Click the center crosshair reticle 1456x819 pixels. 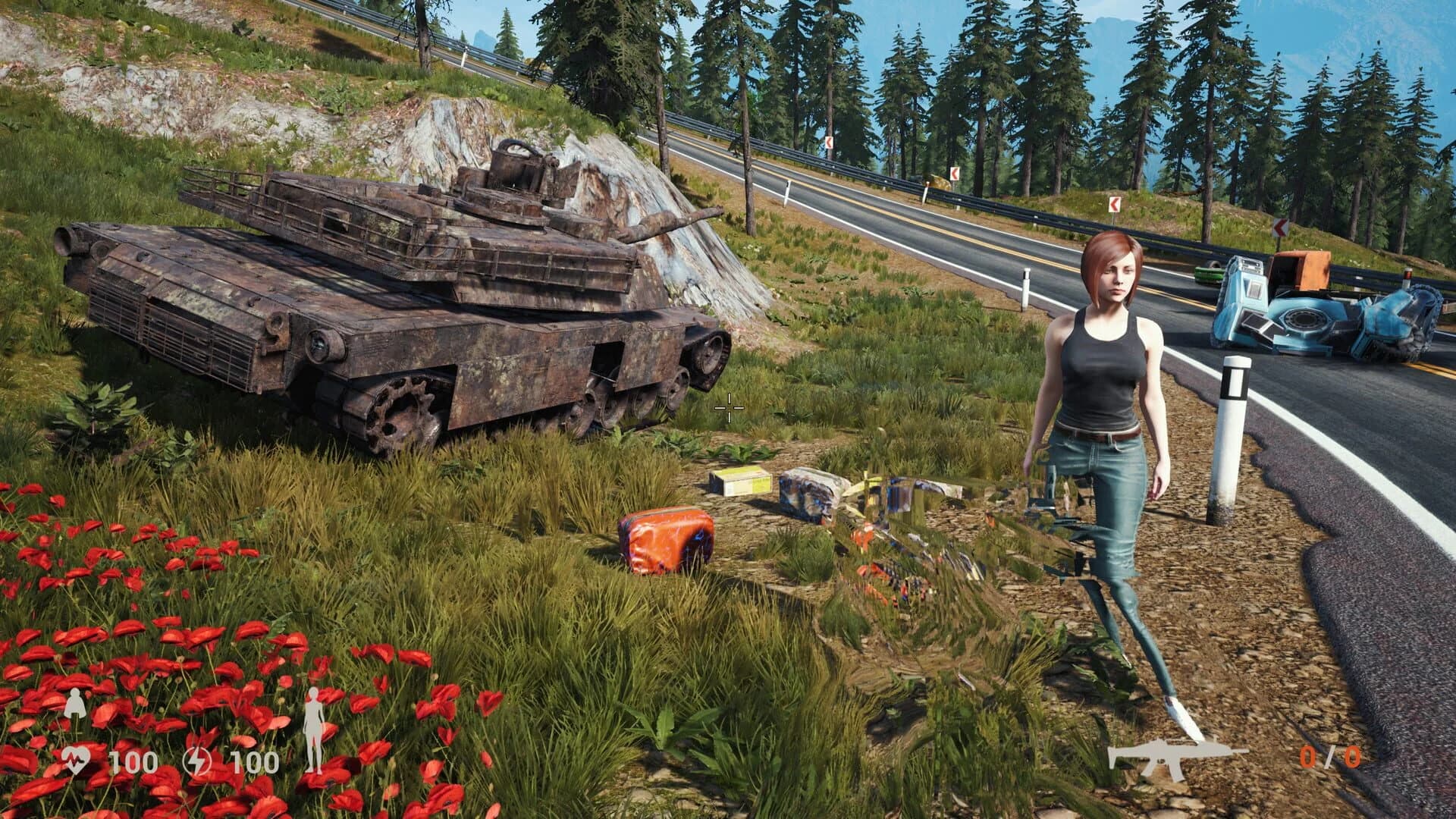(x=727, y=409)
